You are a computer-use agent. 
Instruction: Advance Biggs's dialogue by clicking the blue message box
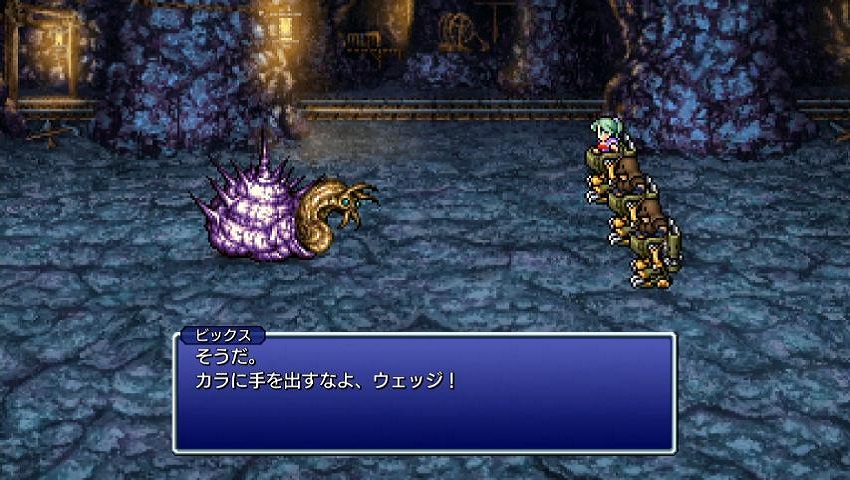(x=424, y=392)
